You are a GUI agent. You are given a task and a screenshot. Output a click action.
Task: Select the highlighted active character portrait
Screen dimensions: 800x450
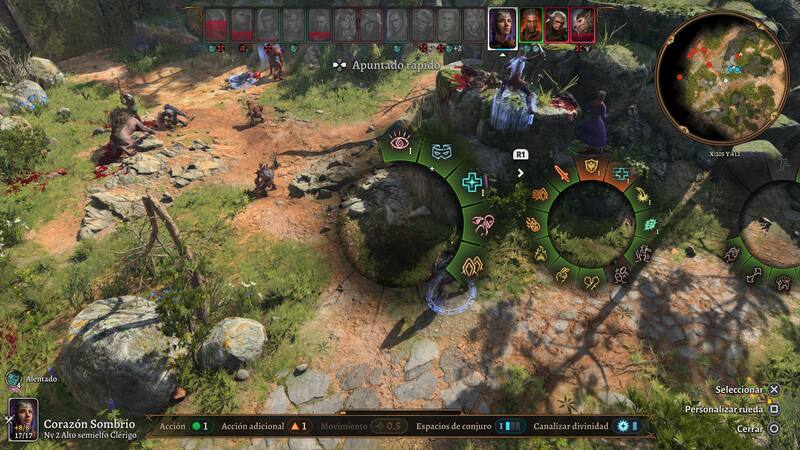(502, 27)
